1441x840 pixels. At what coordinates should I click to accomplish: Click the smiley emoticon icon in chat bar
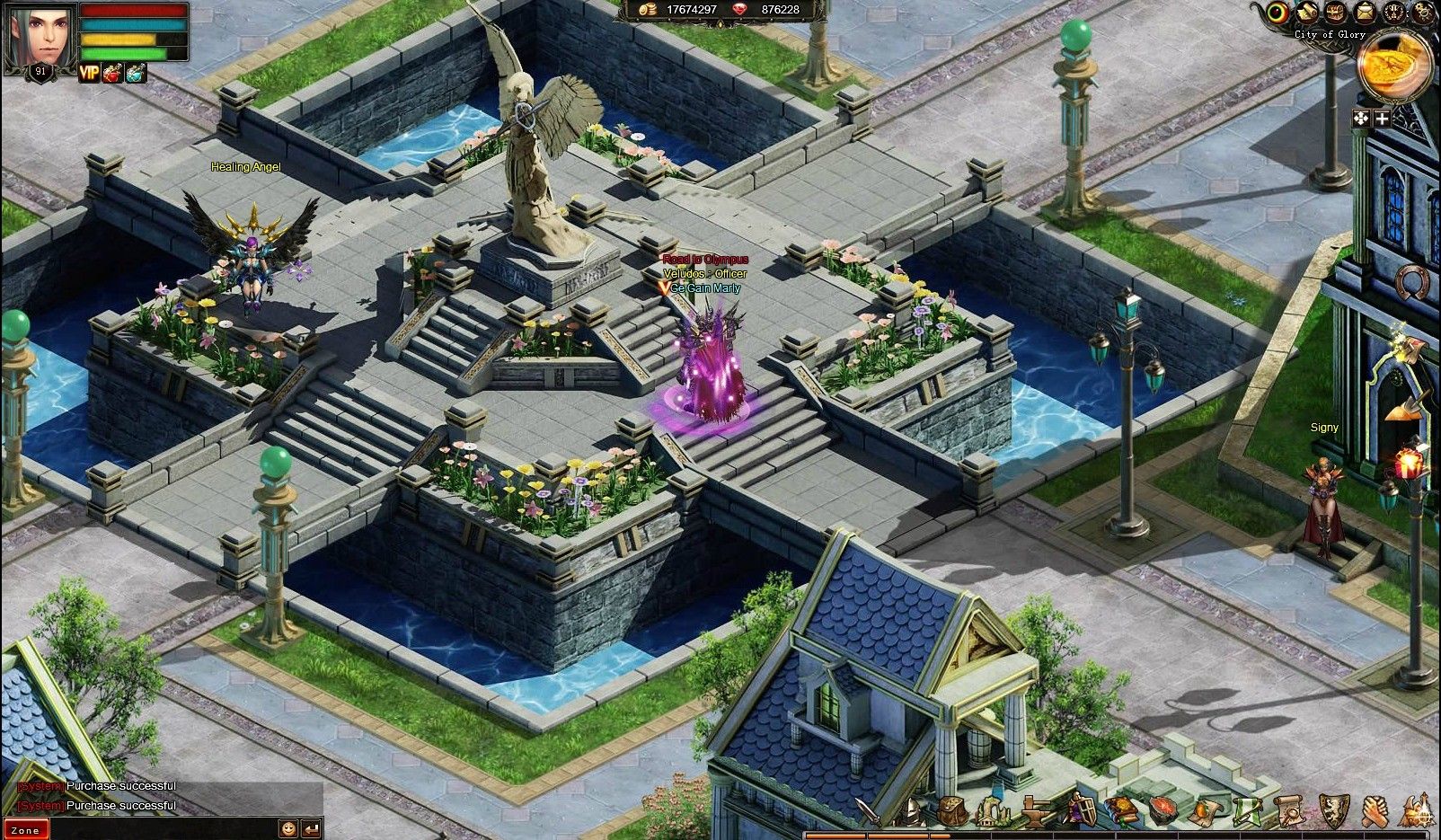289,830
